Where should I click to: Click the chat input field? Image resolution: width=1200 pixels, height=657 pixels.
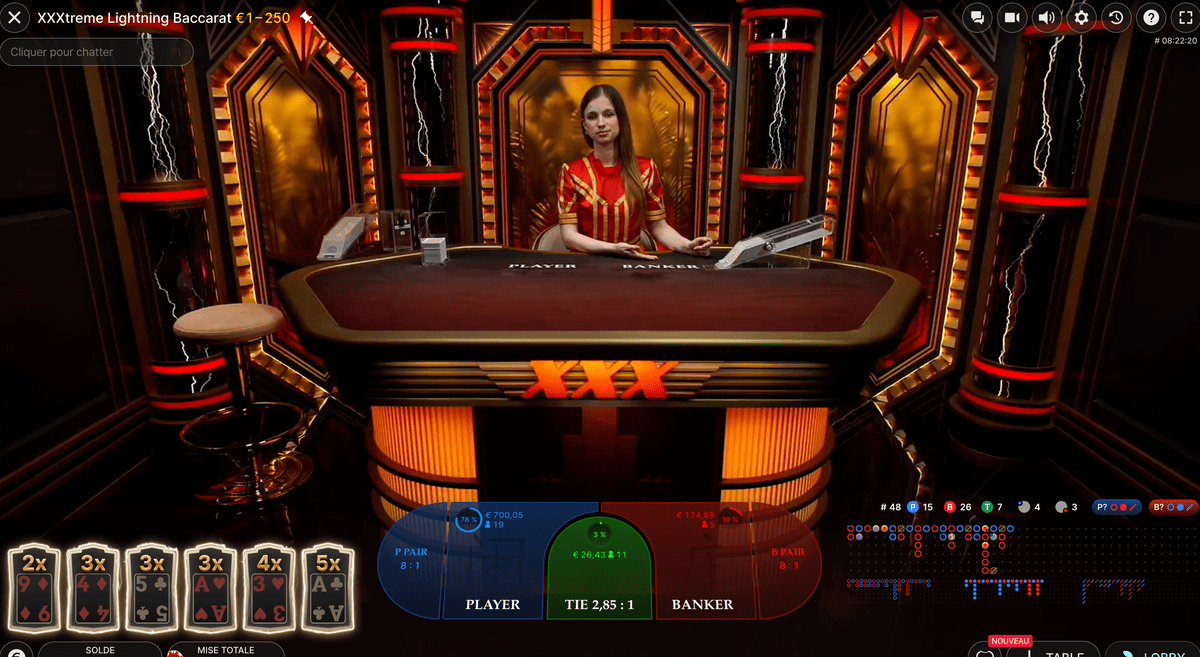click(97, 52)
